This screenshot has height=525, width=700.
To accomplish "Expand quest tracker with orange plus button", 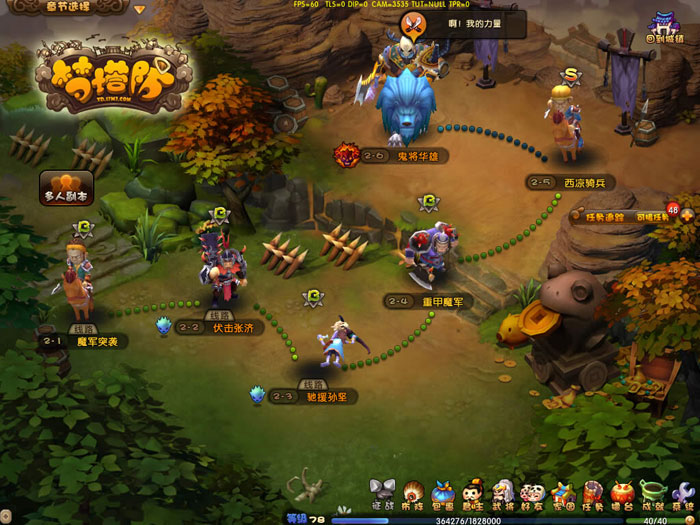I will point(688,216).
